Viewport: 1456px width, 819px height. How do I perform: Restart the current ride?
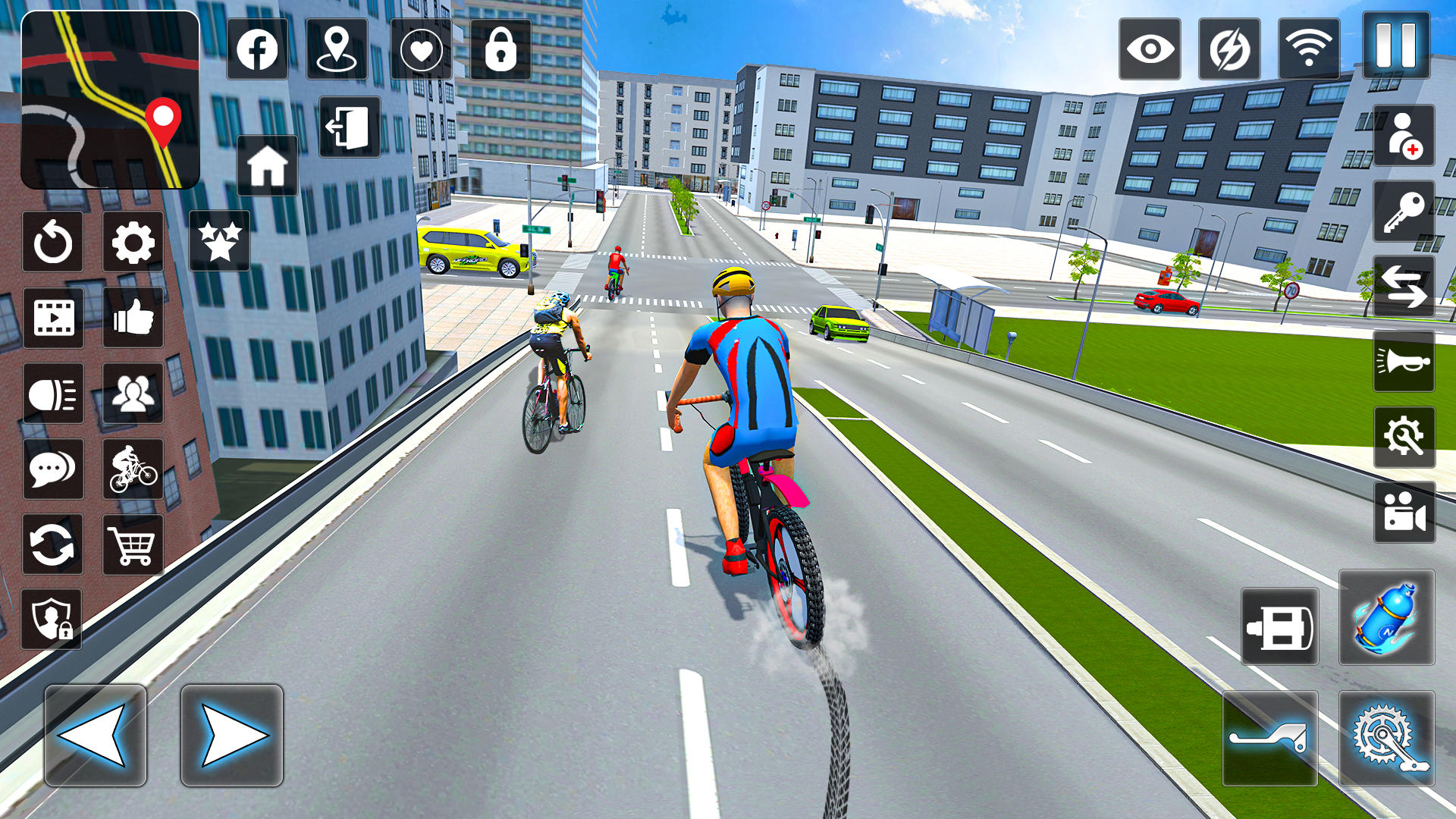pyautogui.click(x=52, y=242)
